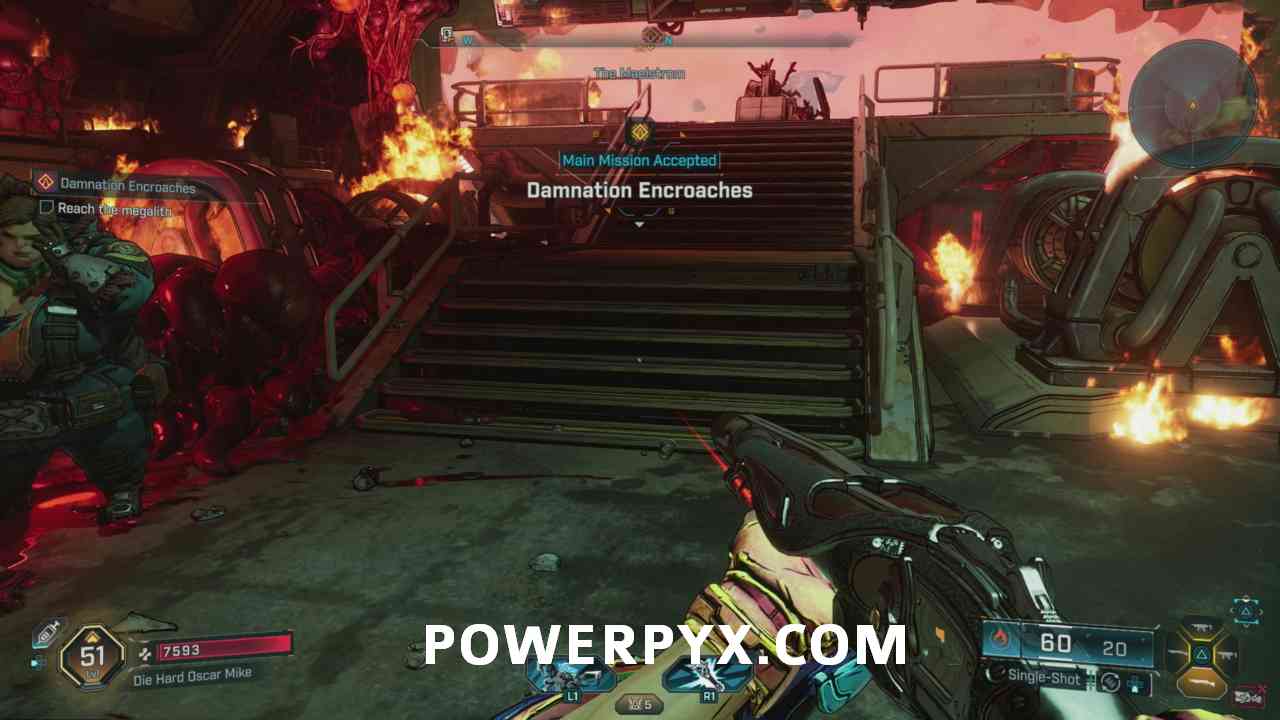This screenshot has width=1280, height=720.
Task: Click the level 51 character badge
Action: (92, 657)
